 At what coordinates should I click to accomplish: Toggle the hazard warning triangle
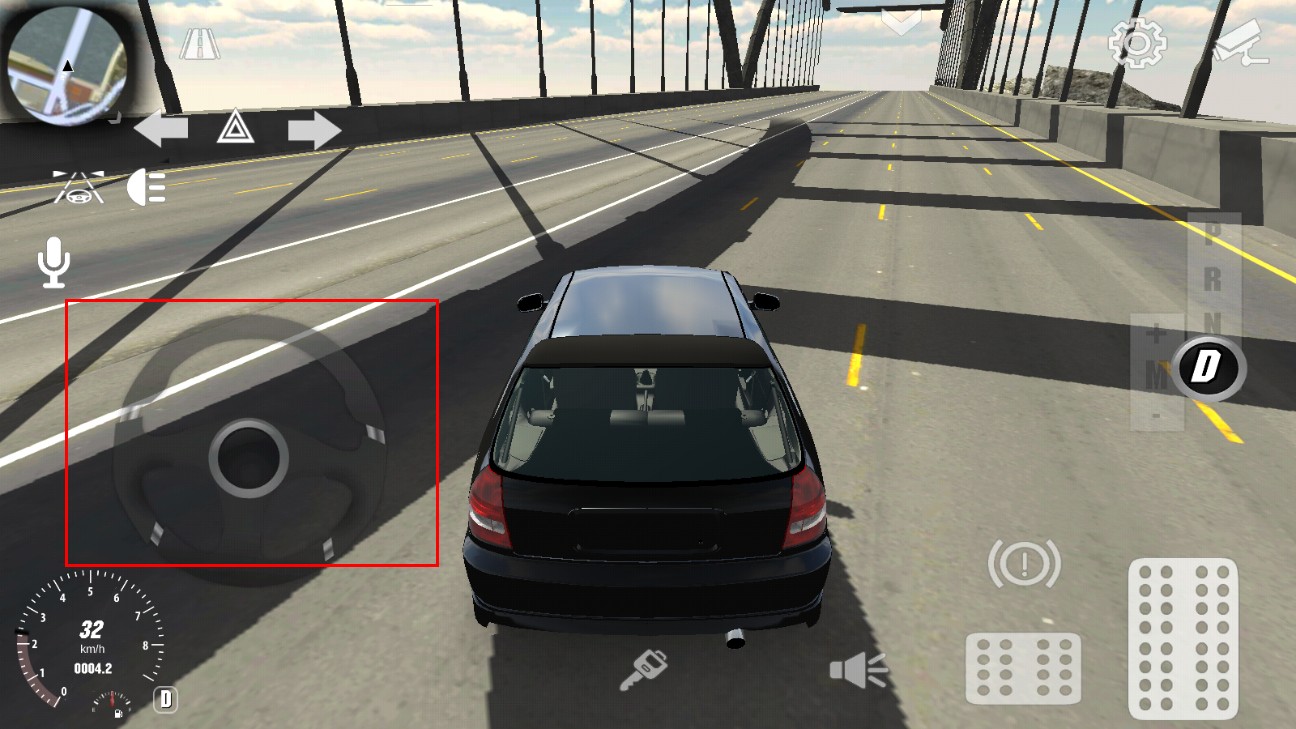pos(235,128)
